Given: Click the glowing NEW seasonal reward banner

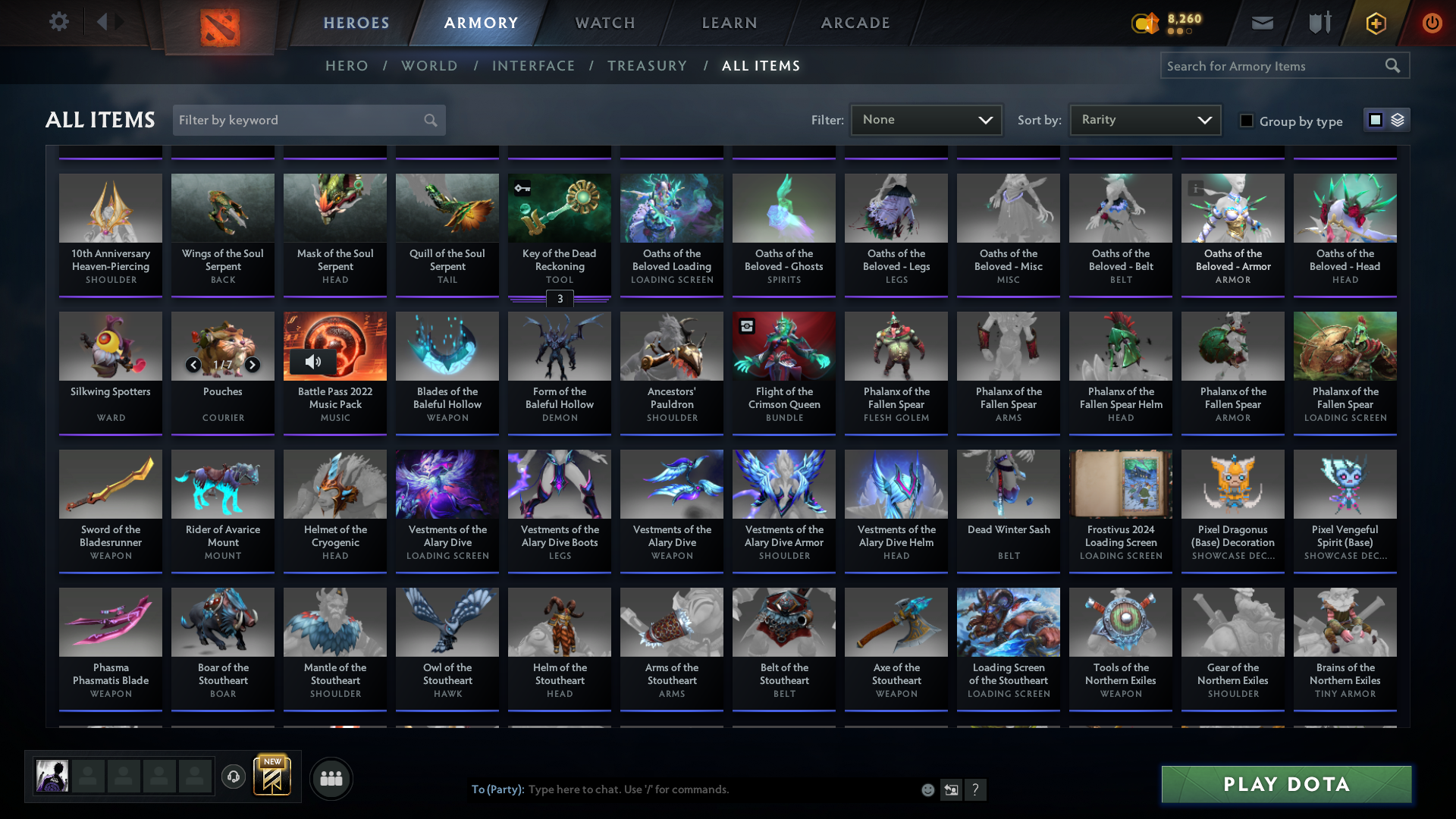Looking at the screenshot, I should pyautogui.click(x=272, y=776).
